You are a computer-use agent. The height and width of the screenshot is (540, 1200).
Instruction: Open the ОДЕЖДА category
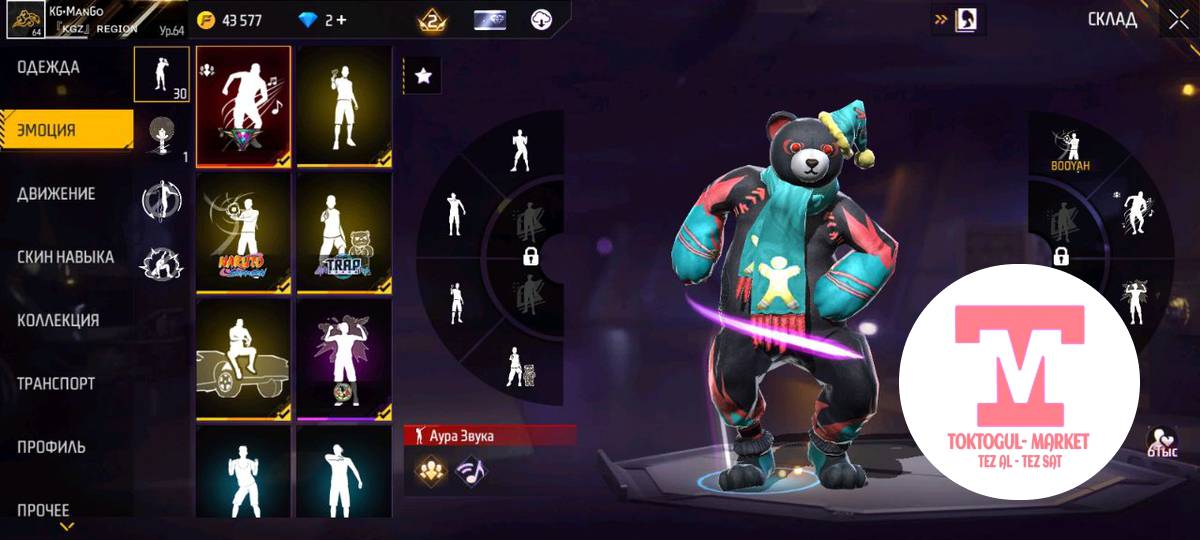point(48,68)
